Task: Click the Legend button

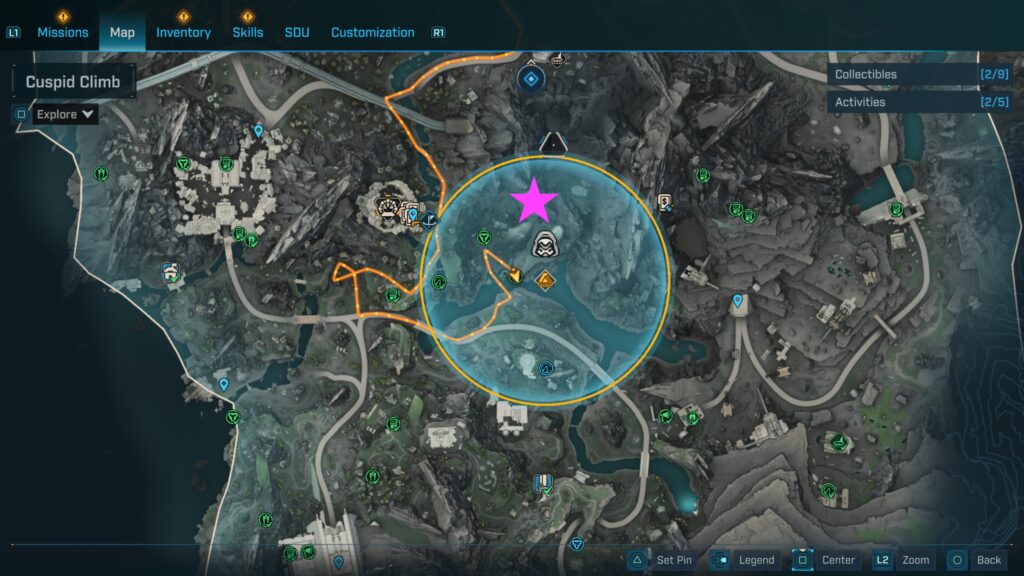Action: click(x=745, y=560)
